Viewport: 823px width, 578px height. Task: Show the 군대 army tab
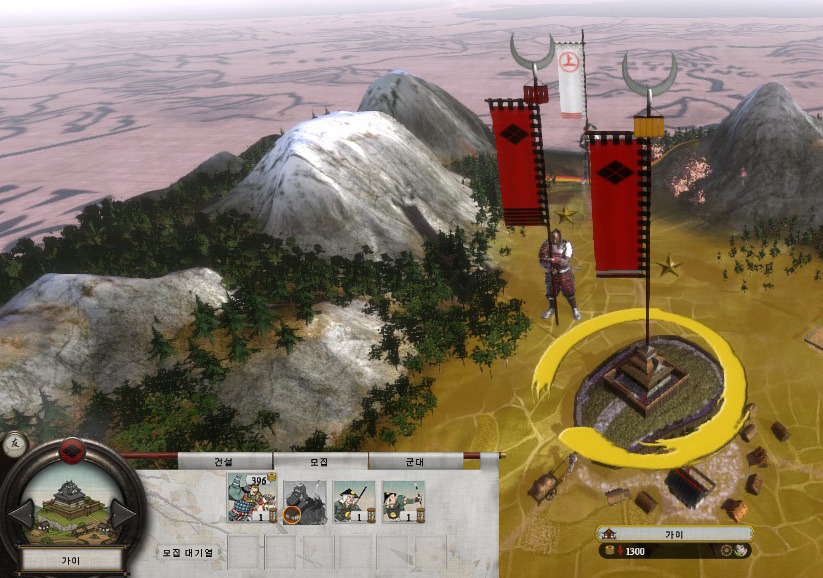pyautogui.click(x=414, y=462)
